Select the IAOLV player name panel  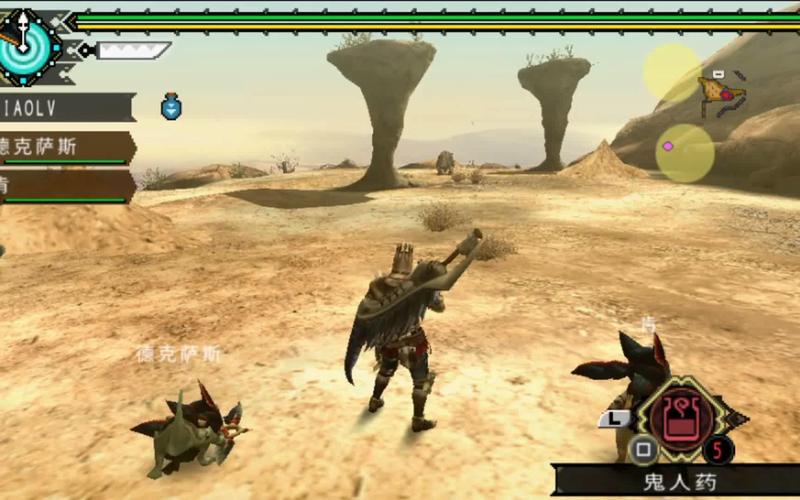pyautogui.click(x=66, y=107)
